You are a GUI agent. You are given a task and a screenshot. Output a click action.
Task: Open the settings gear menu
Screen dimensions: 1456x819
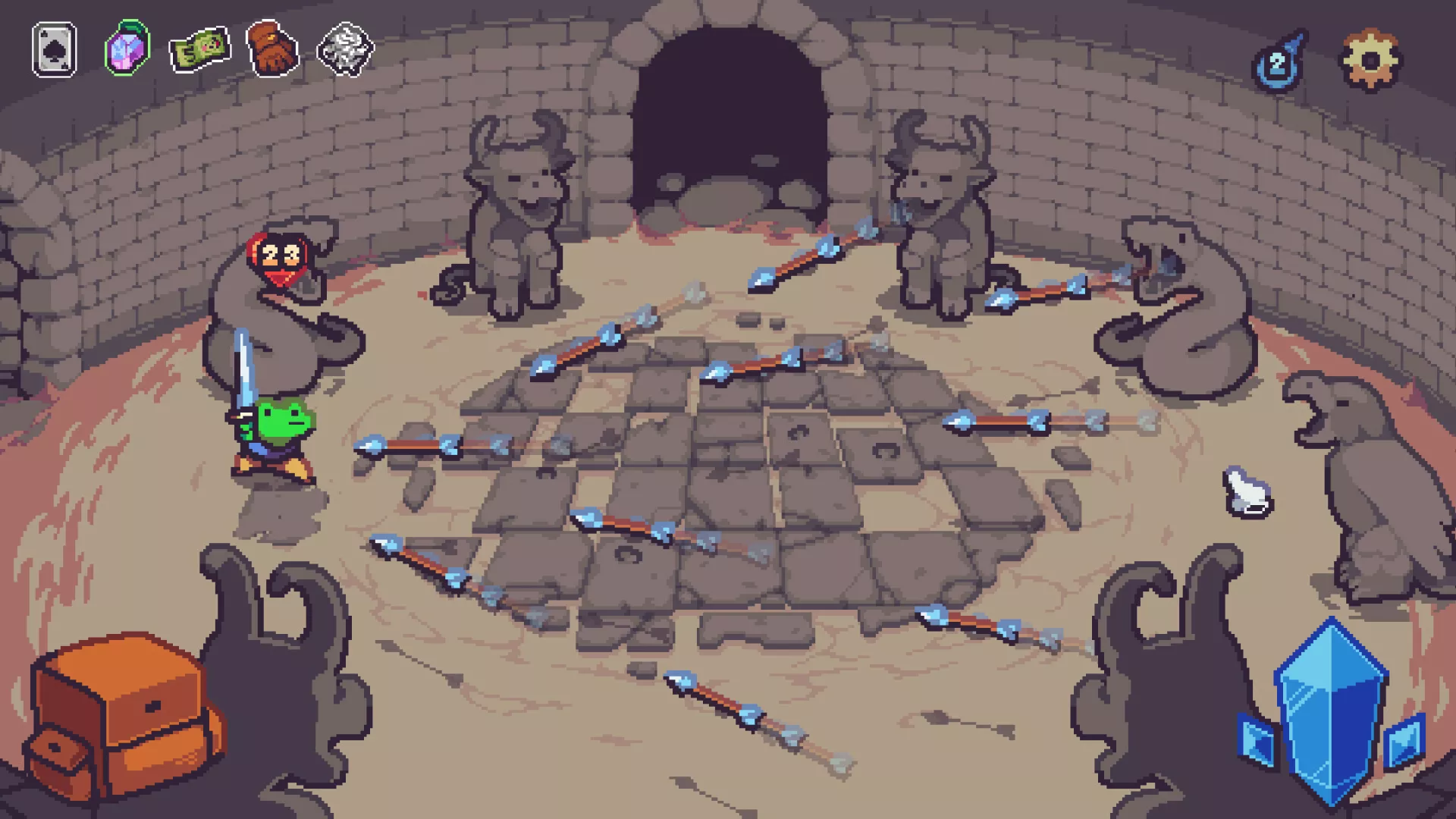(1370, 60)
